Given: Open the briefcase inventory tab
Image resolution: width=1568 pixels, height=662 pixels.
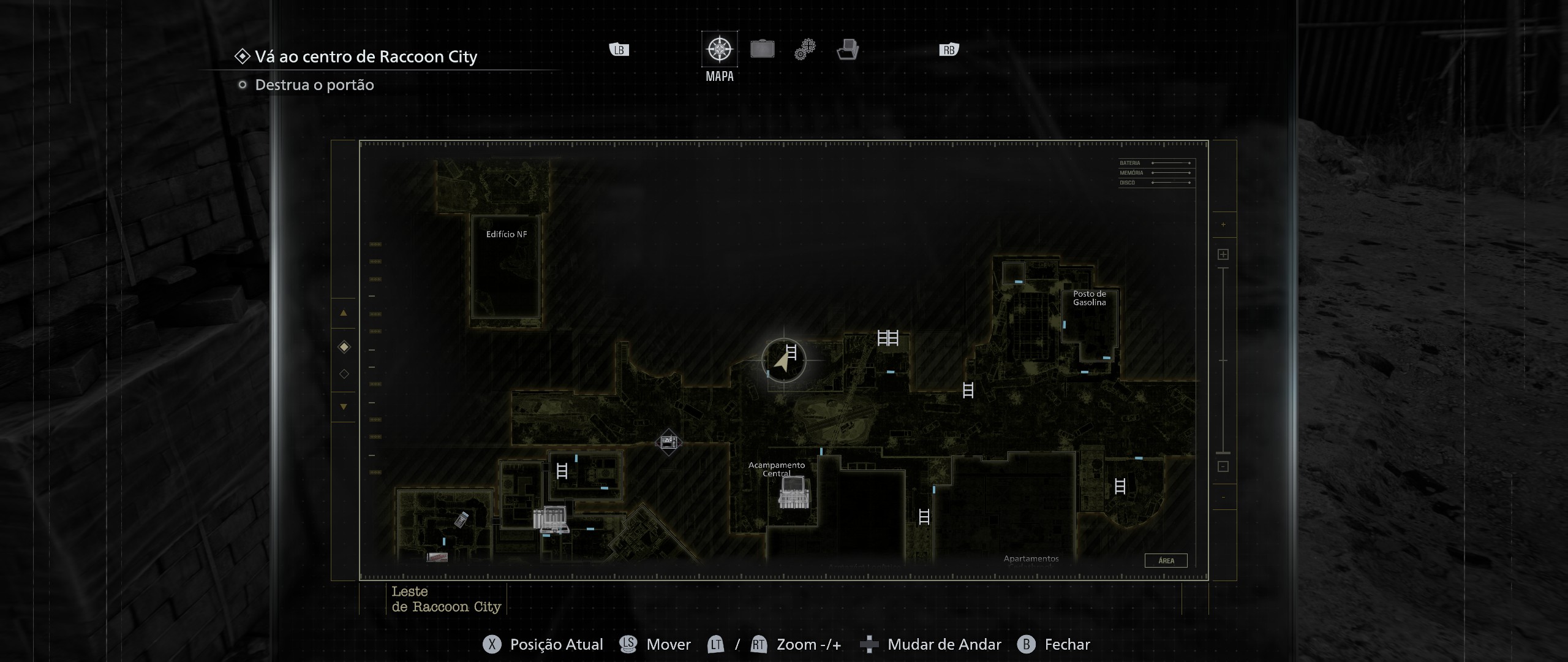Looking at the screenshot, I should pos(762,49).
